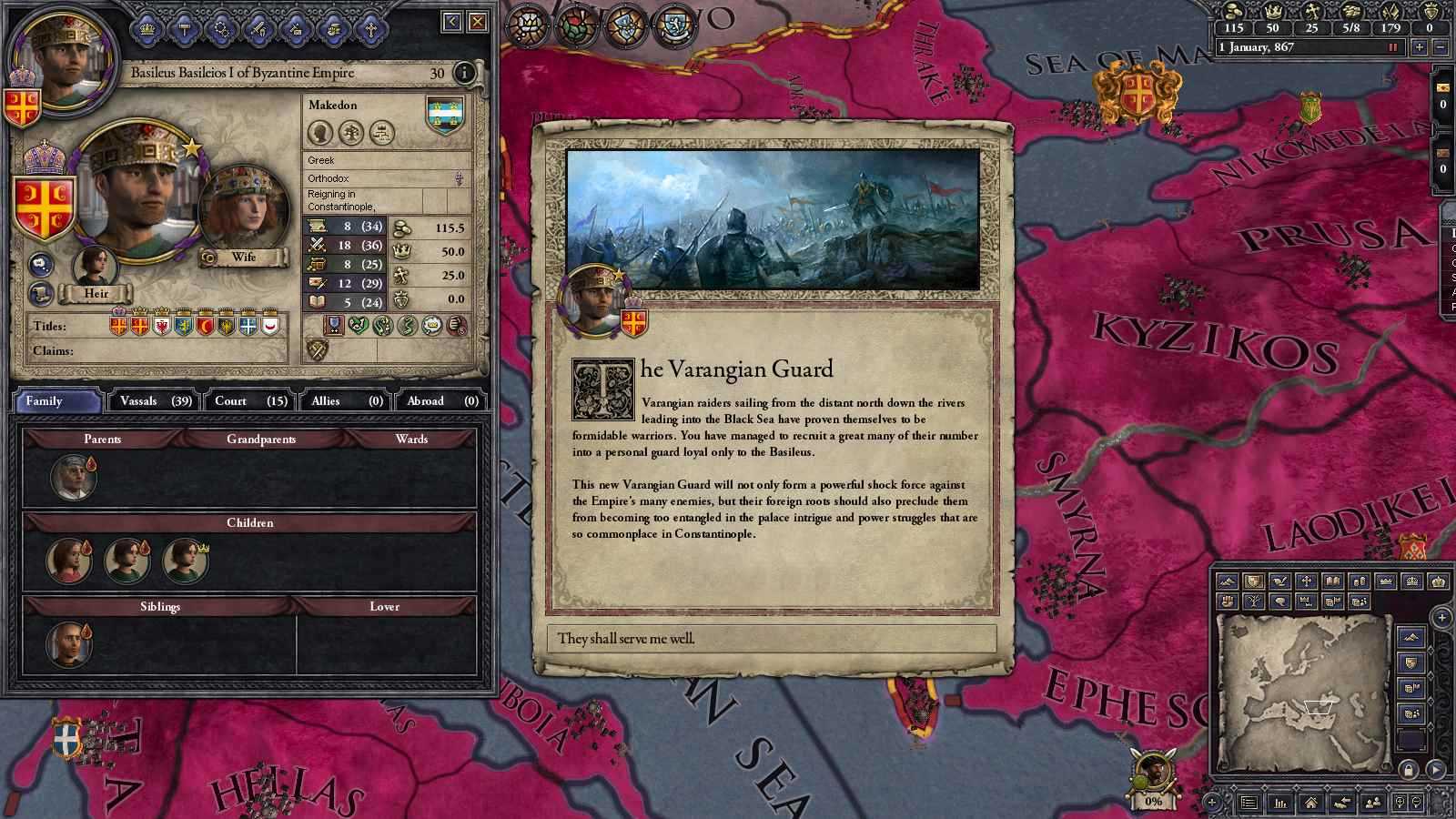Open message settings via the list icon
The image size is (1456, 819).
(x=1249, y=803)
